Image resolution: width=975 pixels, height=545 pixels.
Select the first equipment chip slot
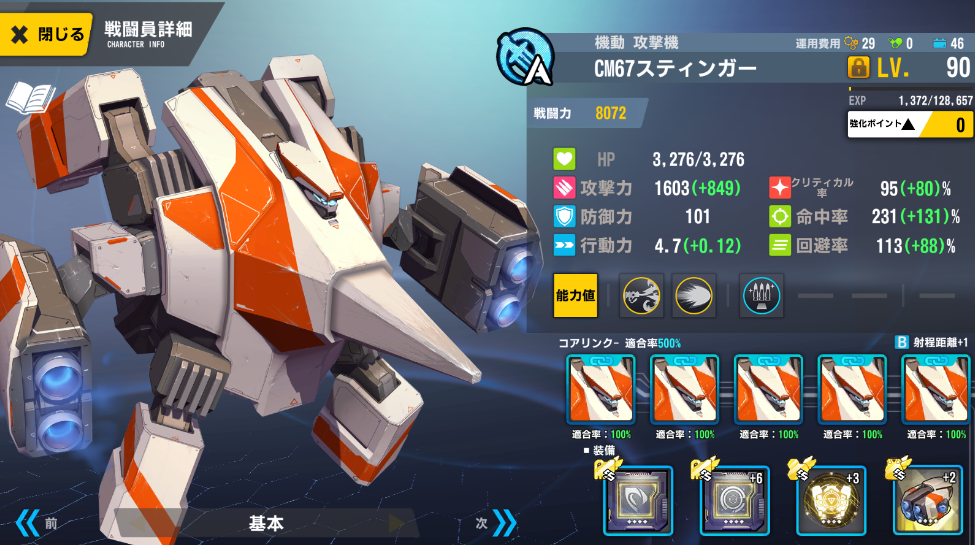pyautogui.click(x=637, y=500)
